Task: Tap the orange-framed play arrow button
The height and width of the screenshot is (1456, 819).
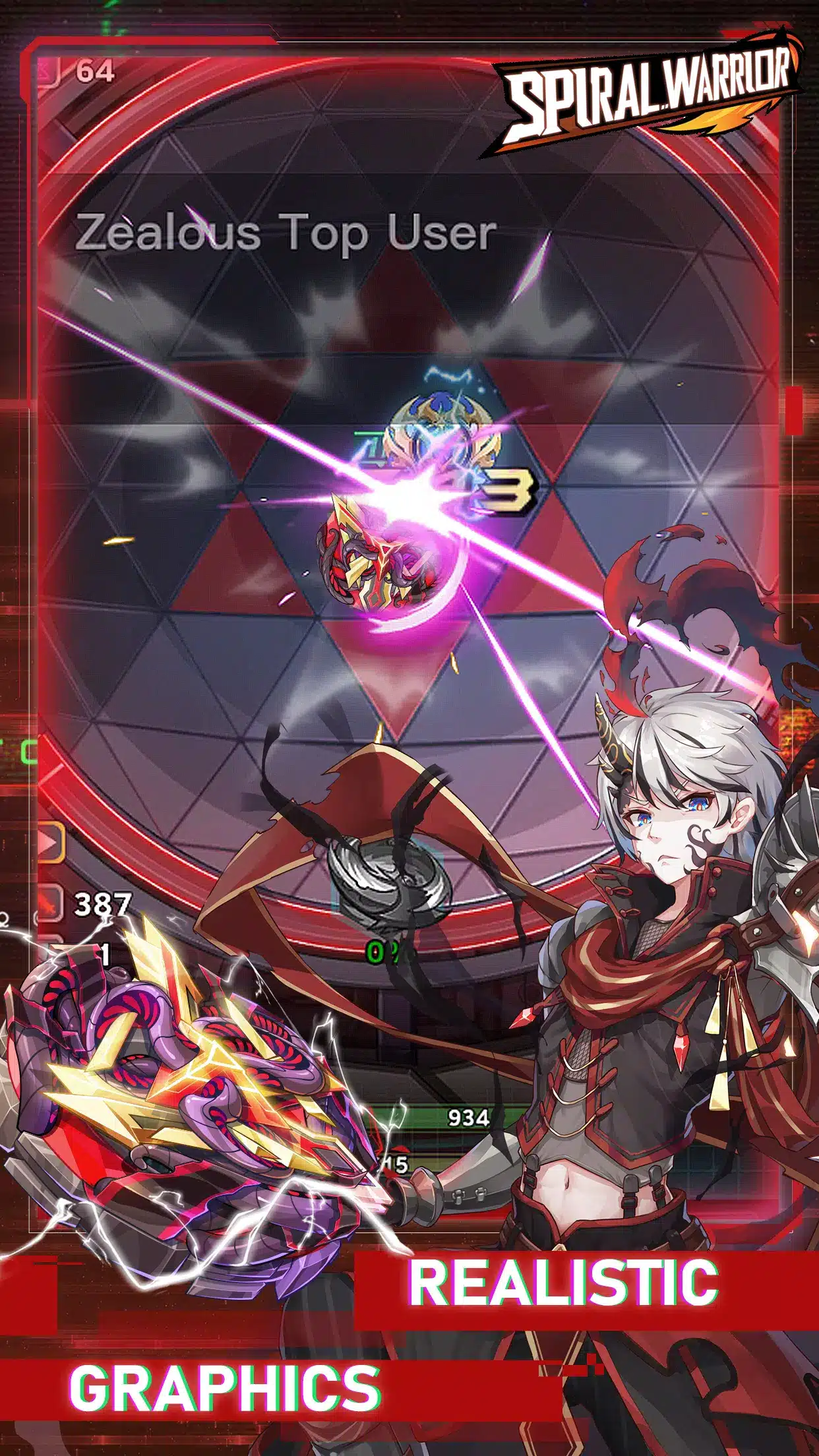Action: 49,843
